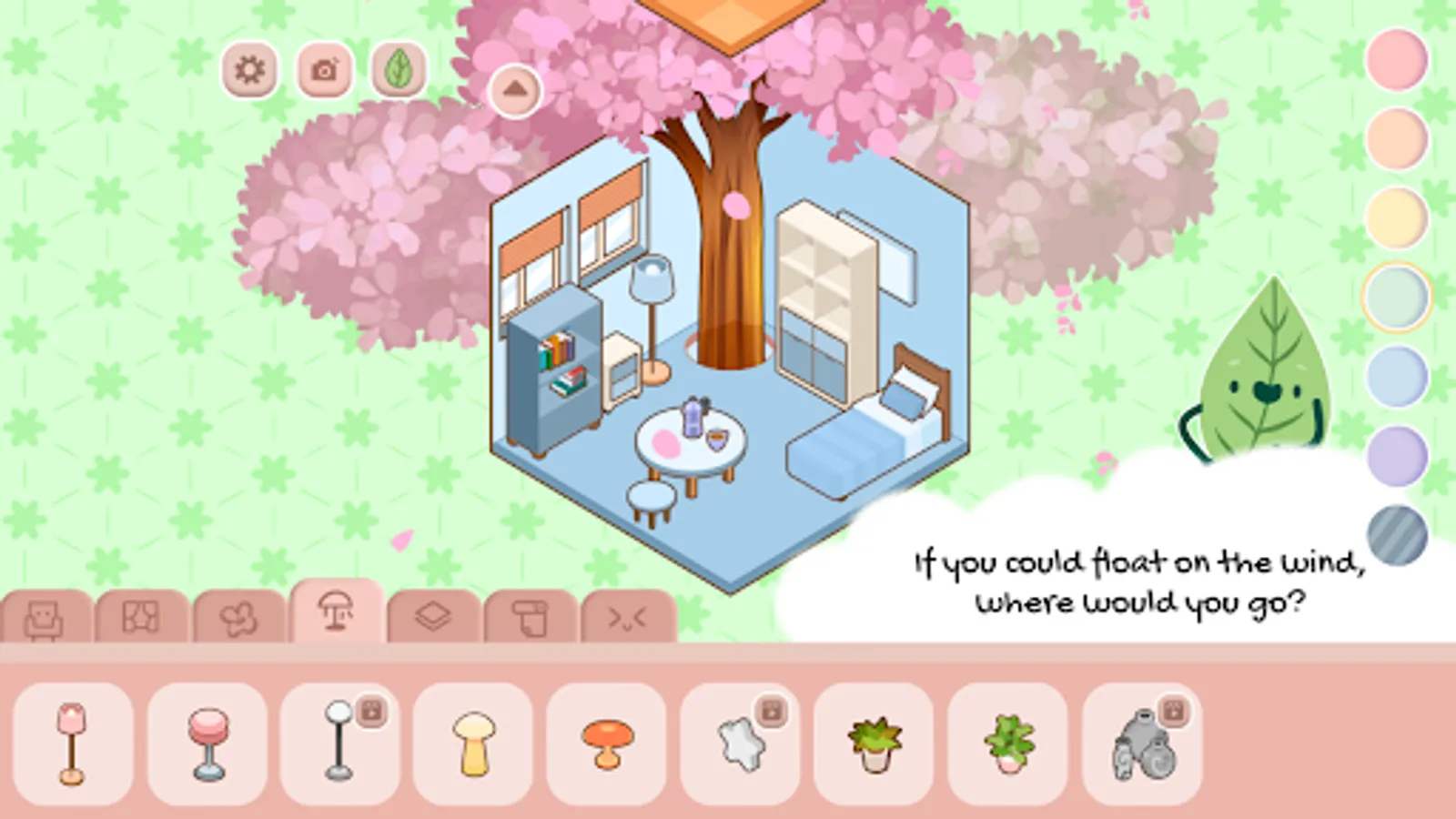Open the Settings gear icon
Screen dimensions: 1456x819
tap(251, 69)
